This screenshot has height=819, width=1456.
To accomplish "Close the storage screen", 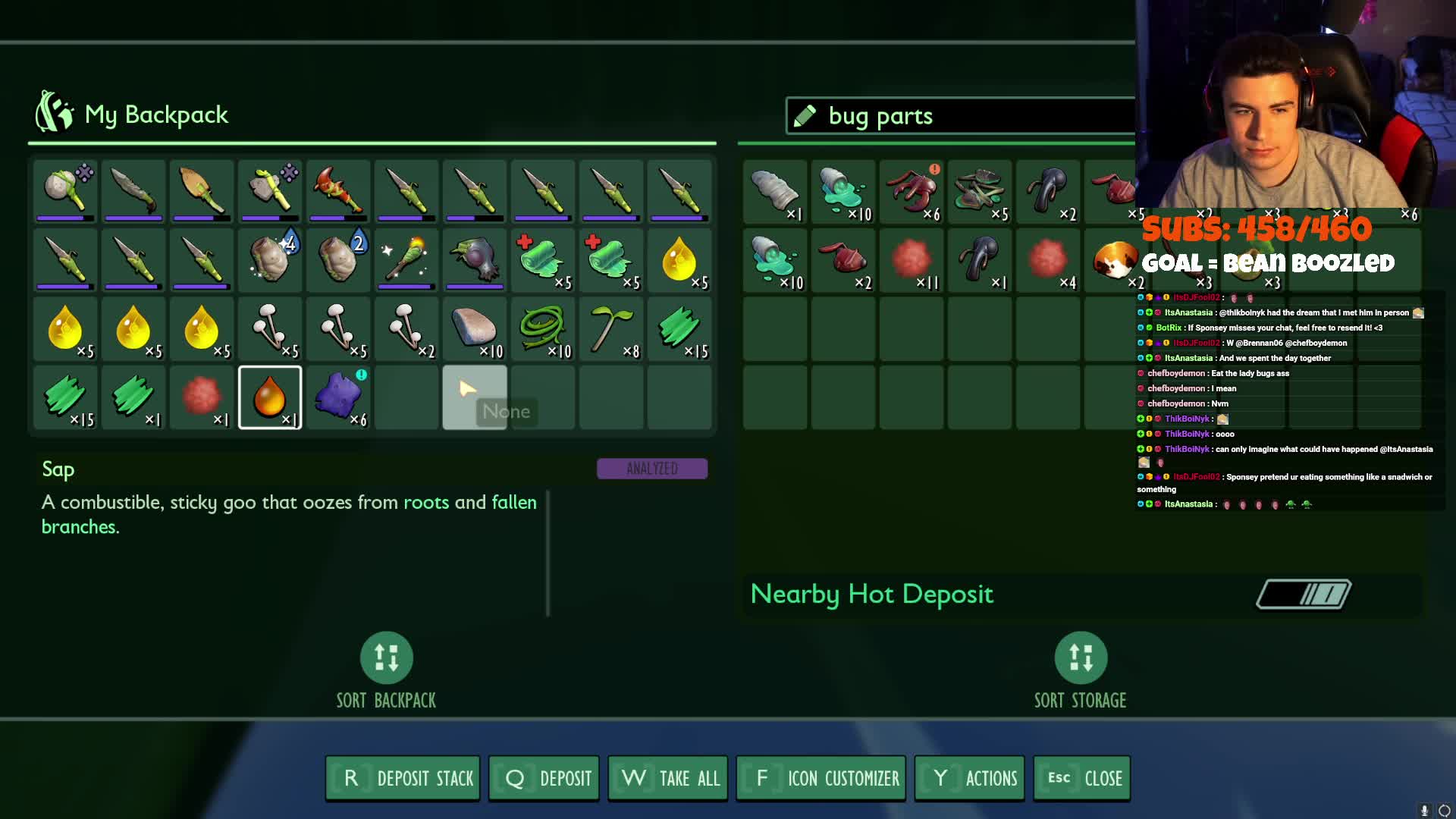I will (x=1082, y=778).
